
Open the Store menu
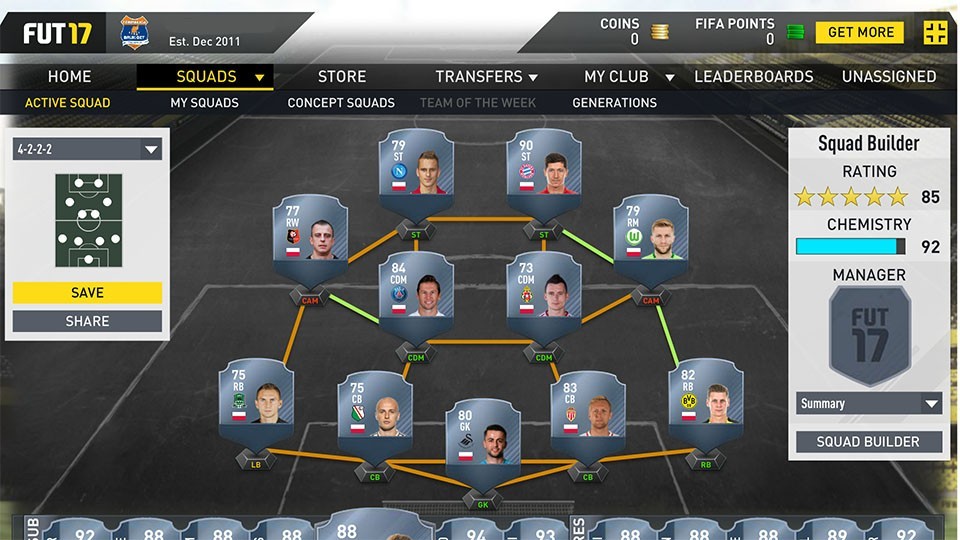[342, 77]
